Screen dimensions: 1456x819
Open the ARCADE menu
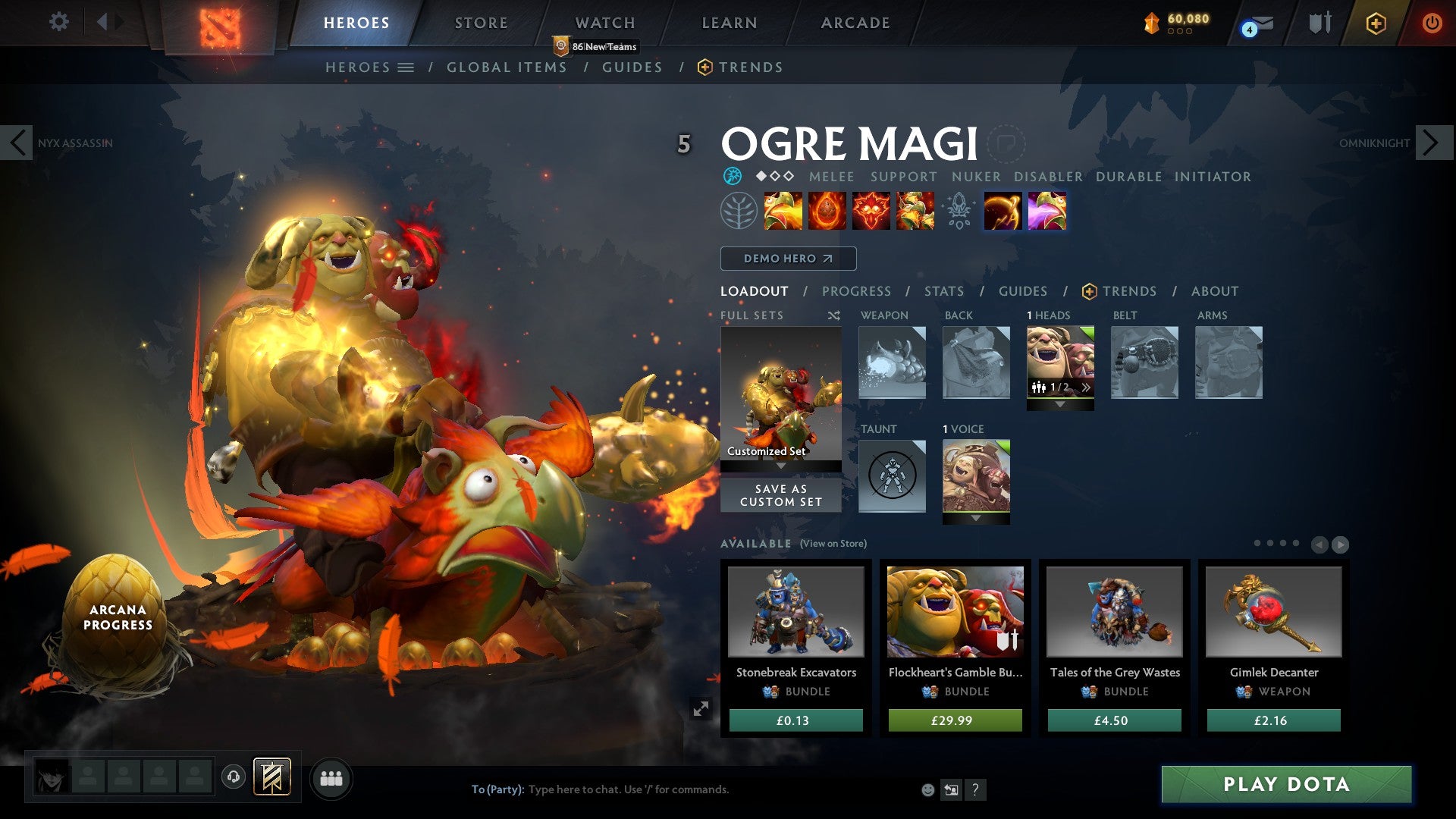tap(855, 22)
